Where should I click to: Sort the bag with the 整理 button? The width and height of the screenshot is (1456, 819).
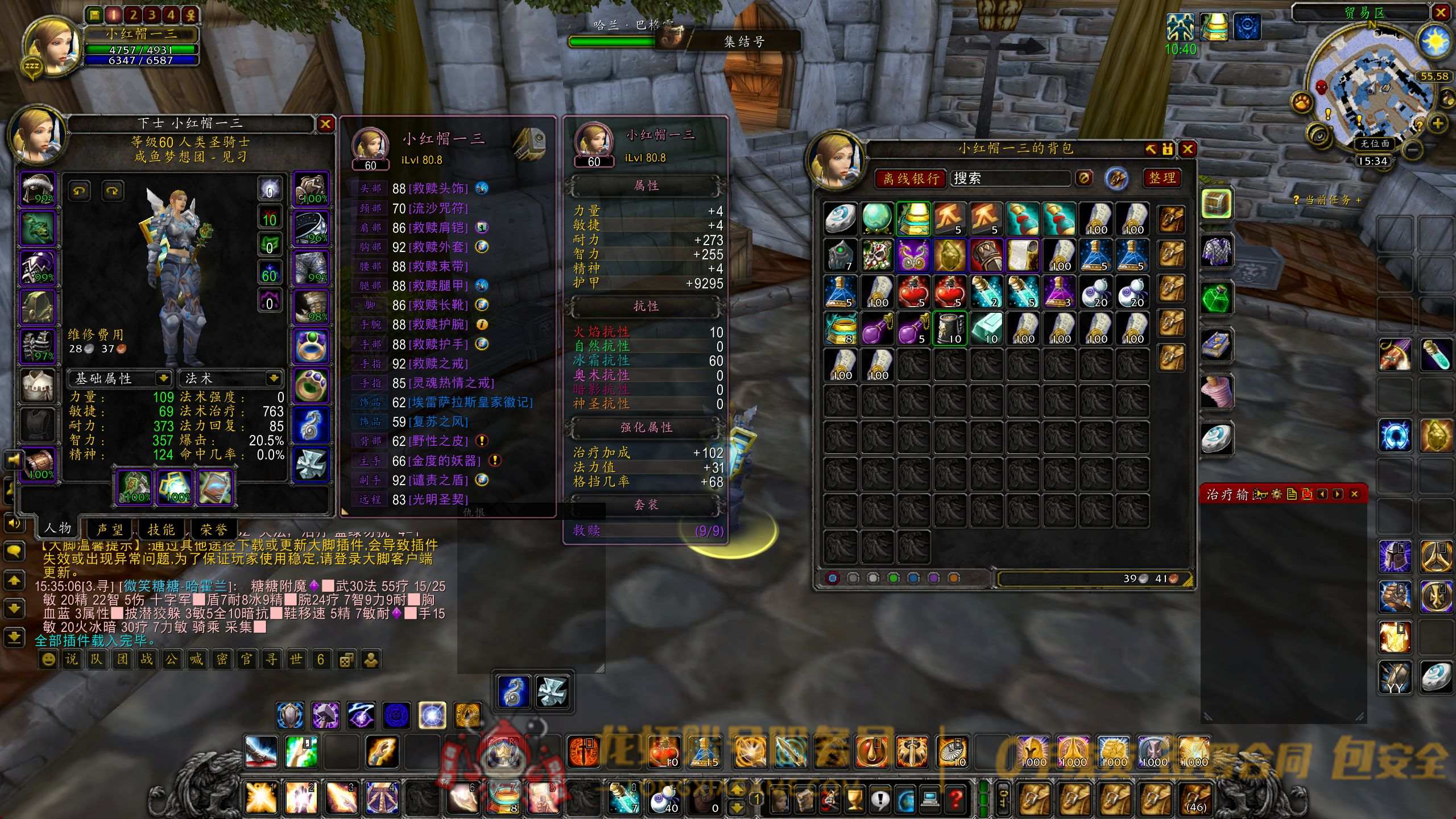[x=1162, y=178]
